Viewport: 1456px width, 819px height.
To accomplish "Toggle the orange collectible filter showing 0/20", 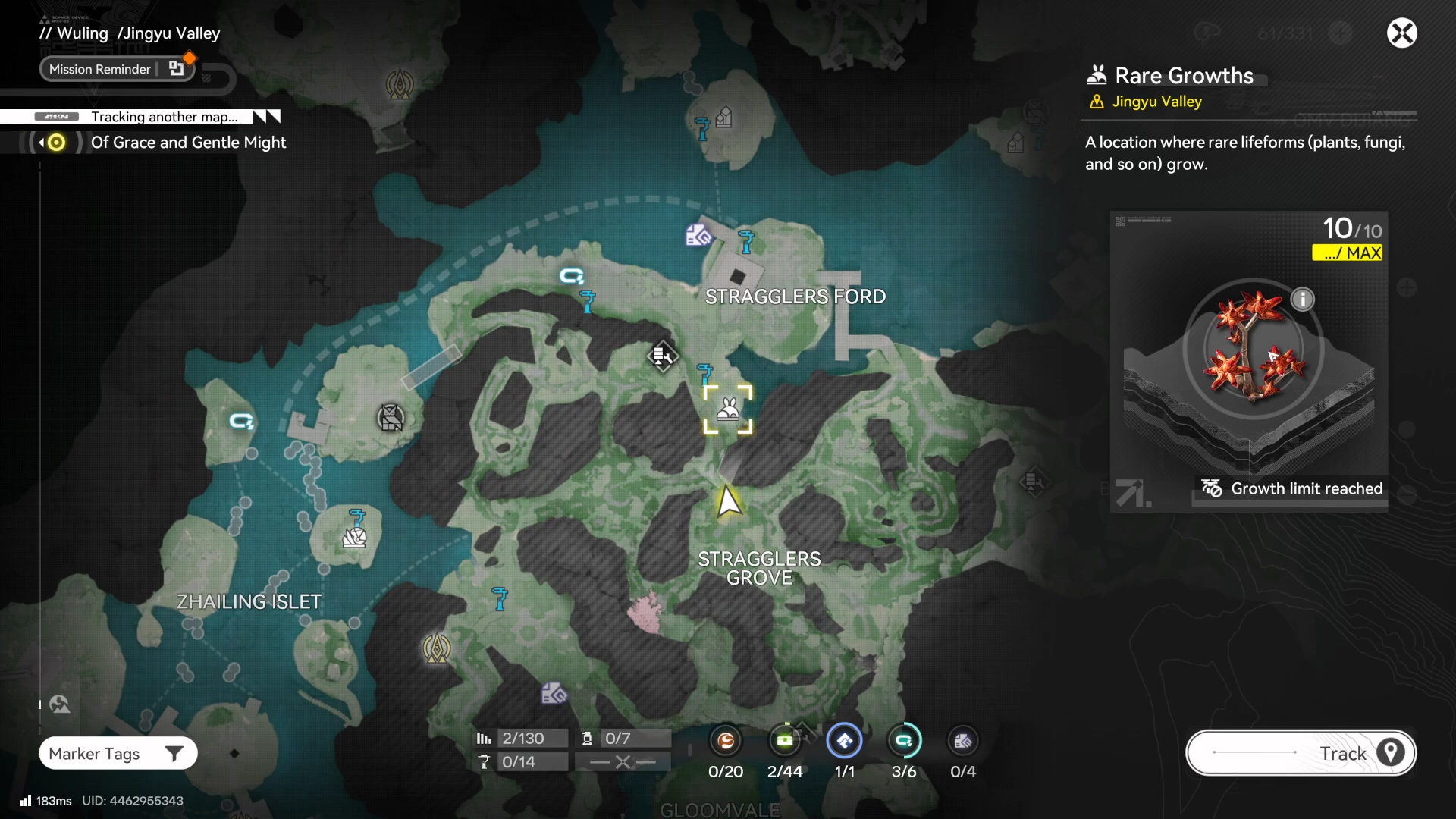I will tap(726, 741).
